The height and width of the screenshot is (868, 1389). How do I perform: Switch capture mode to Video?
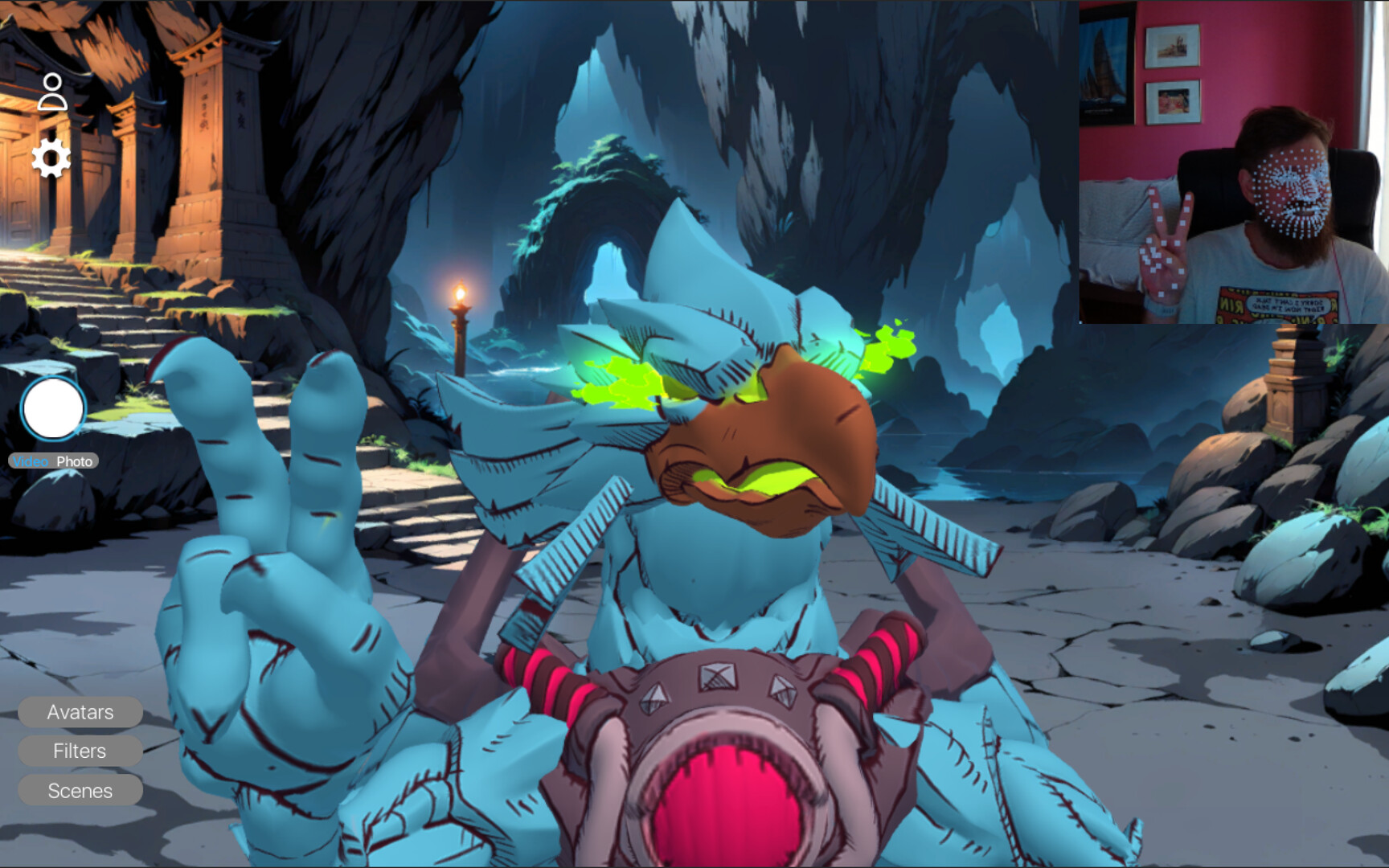[x=31, y=461]
